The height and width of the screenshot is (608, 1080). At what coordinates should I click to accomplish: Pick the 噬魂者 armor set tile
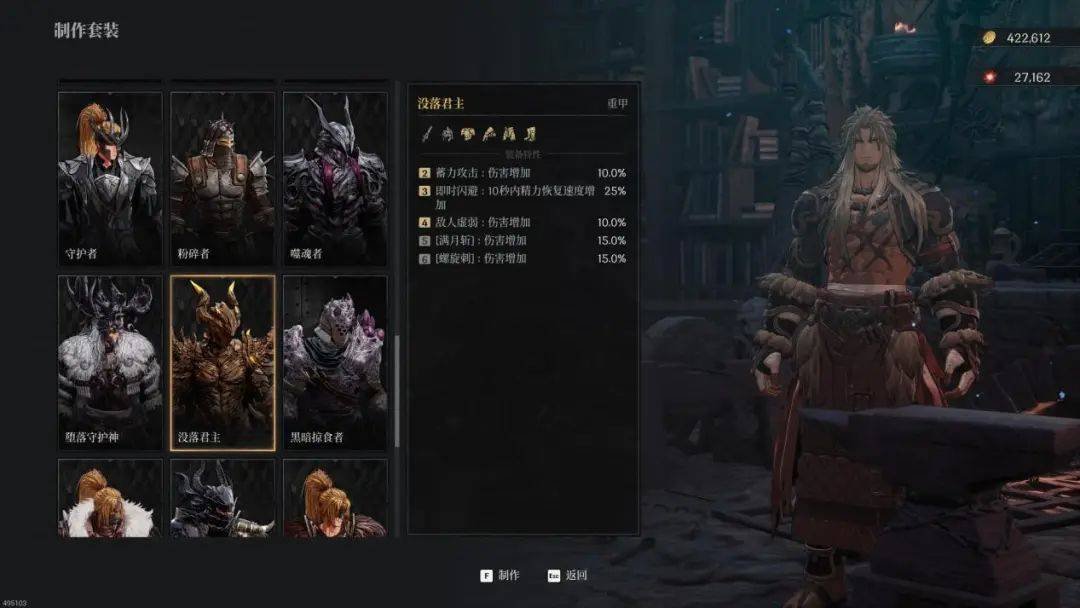pyautogui.click(x=335, y=178)
